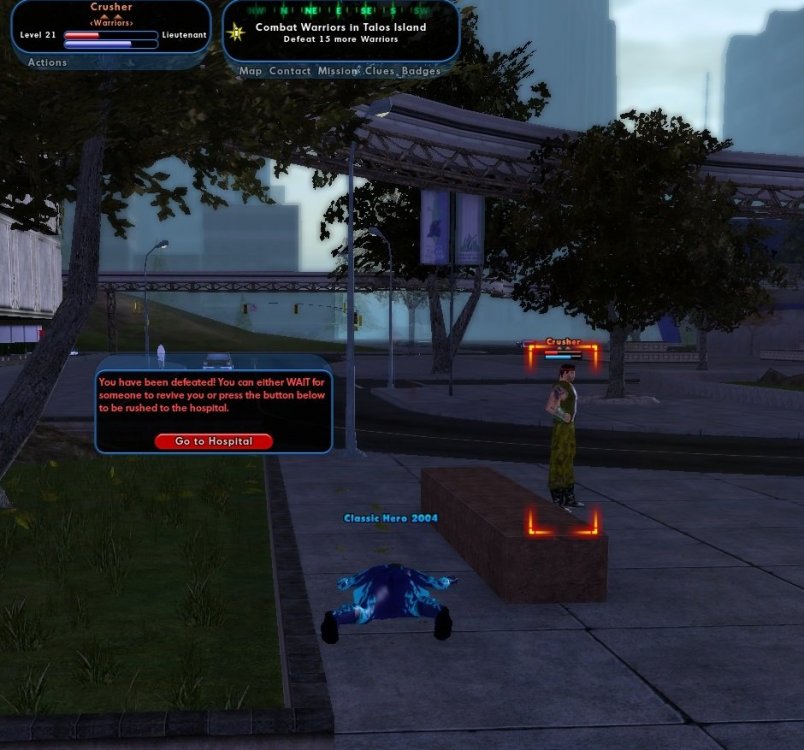
Task: Show the Contact list
Action: pyautogui.click(x=290, y=72)
